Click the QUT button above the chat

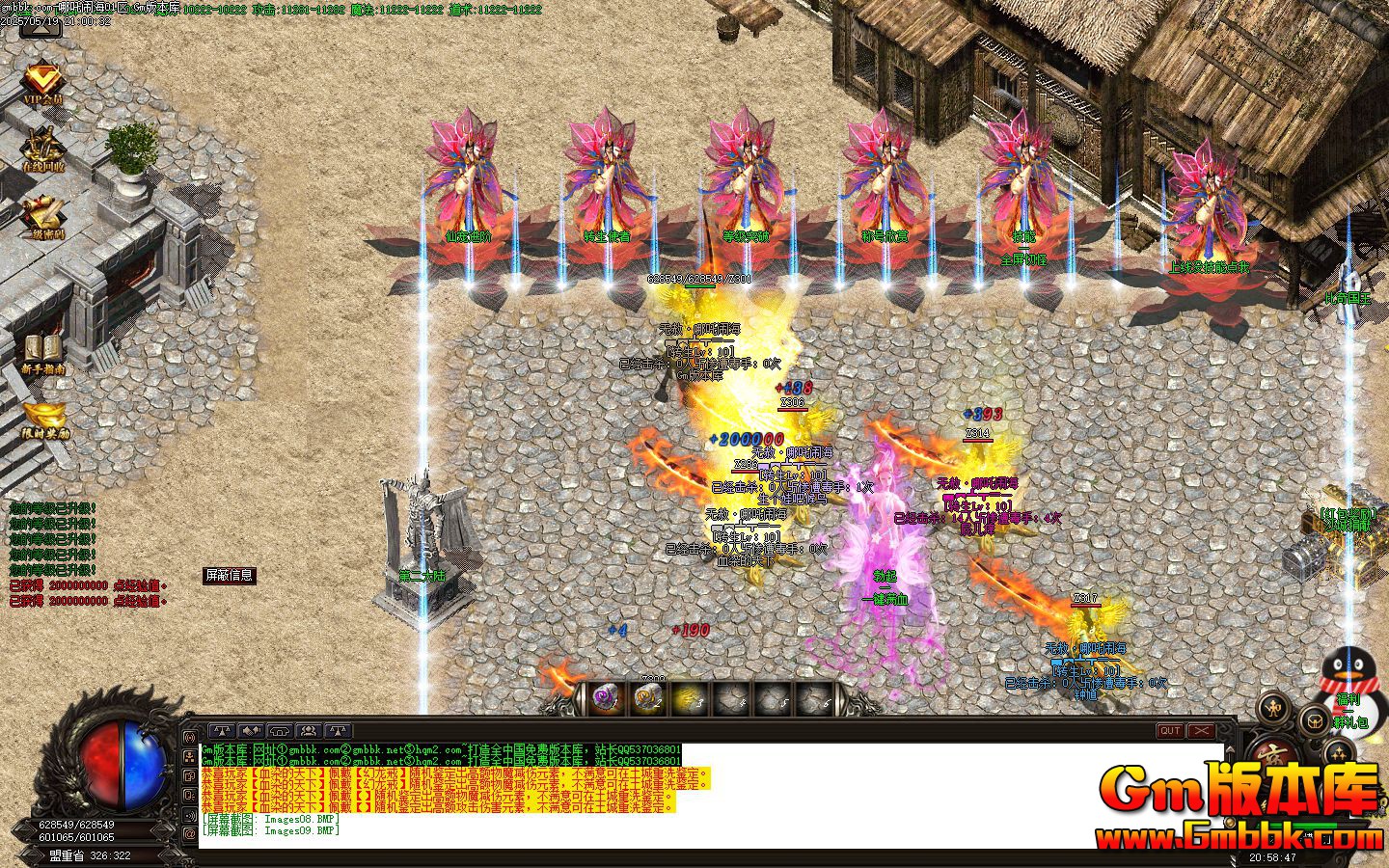1170,731
